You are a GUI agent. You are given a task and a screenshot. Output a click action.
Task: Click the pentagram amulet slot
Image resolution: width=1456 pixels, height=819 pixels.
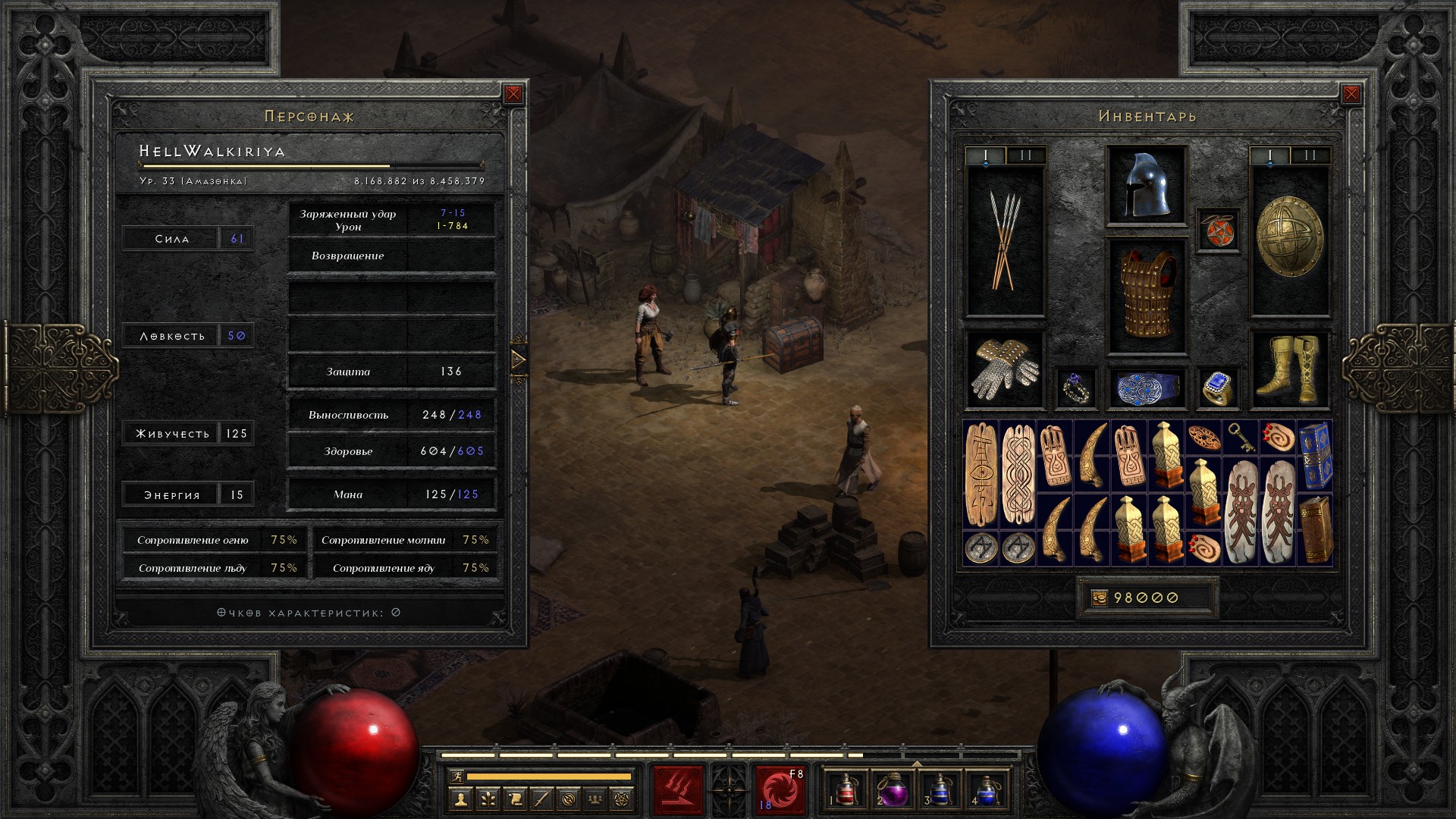point(1218,230)
